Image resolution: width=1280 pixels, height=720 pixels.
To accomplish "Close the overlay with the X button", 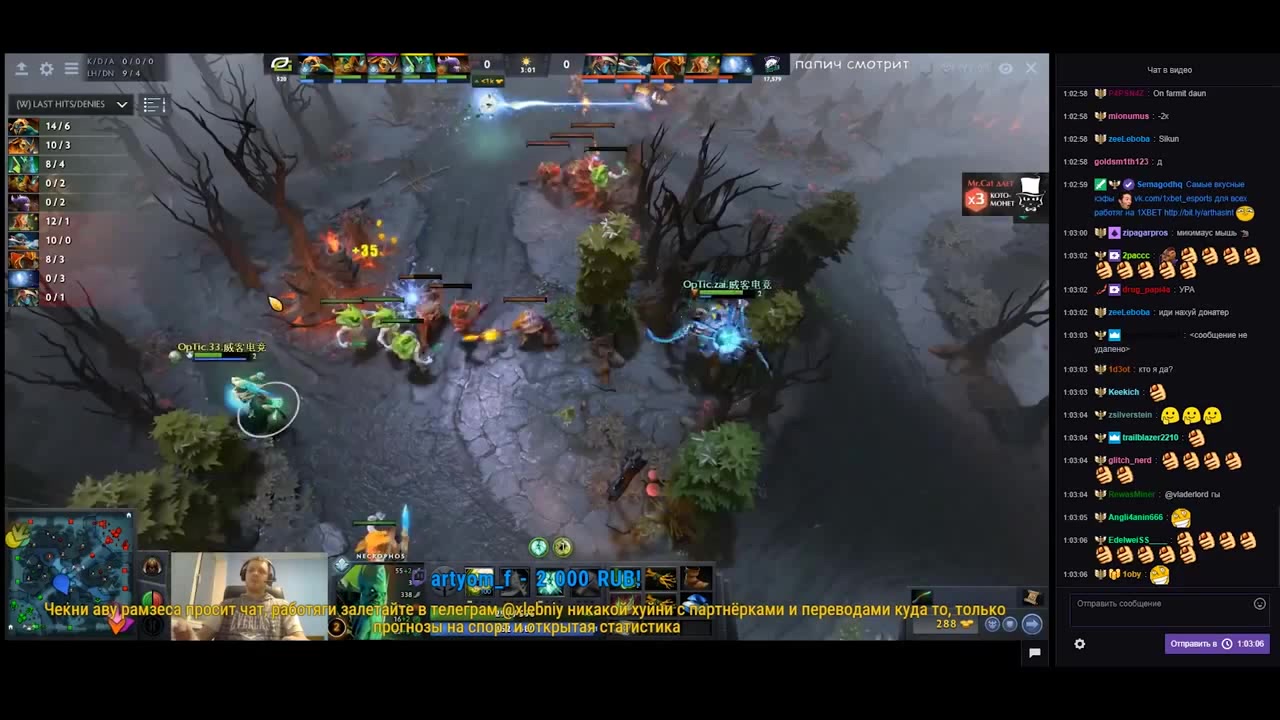I will coord(1031,68).
